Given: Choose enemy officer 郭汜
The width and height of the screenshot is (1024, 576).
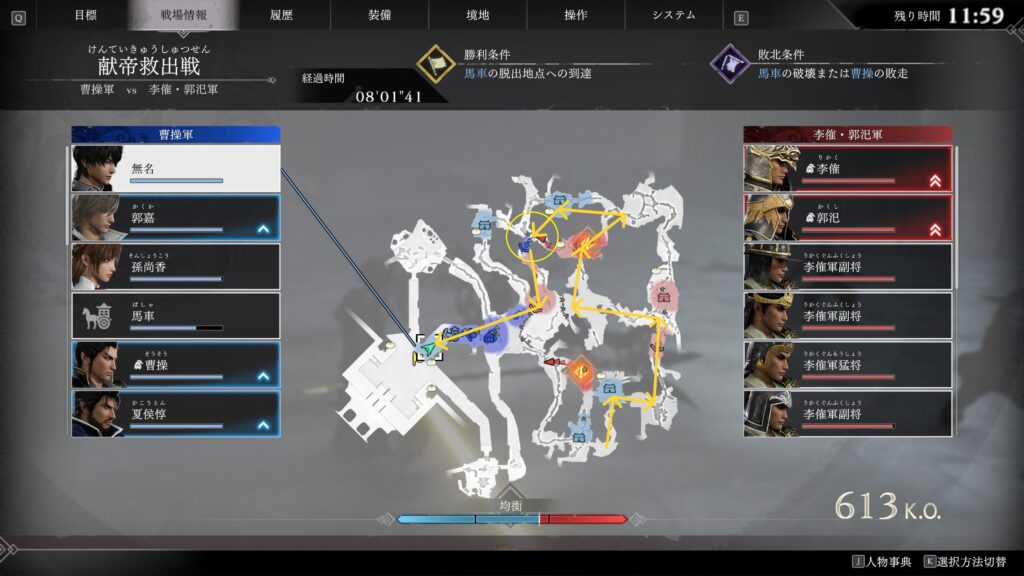Looking at the screenshot, I should point(847,218).
